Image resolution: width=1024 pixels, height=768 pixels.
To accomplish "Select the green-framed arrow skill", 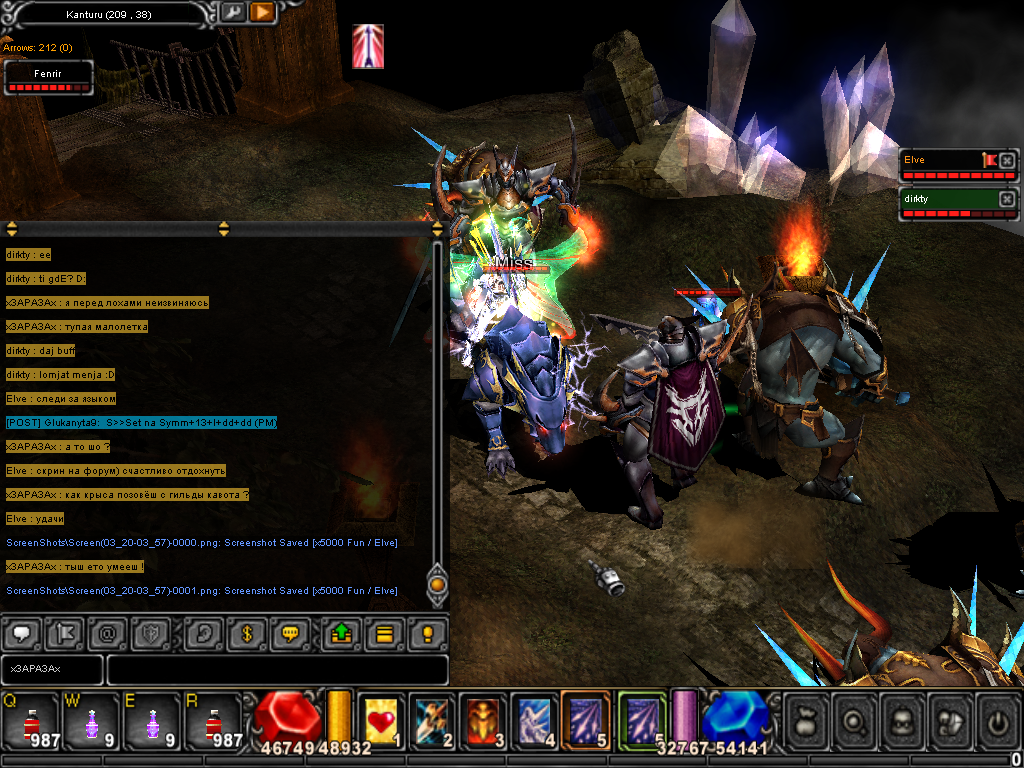I will (641, 718).
